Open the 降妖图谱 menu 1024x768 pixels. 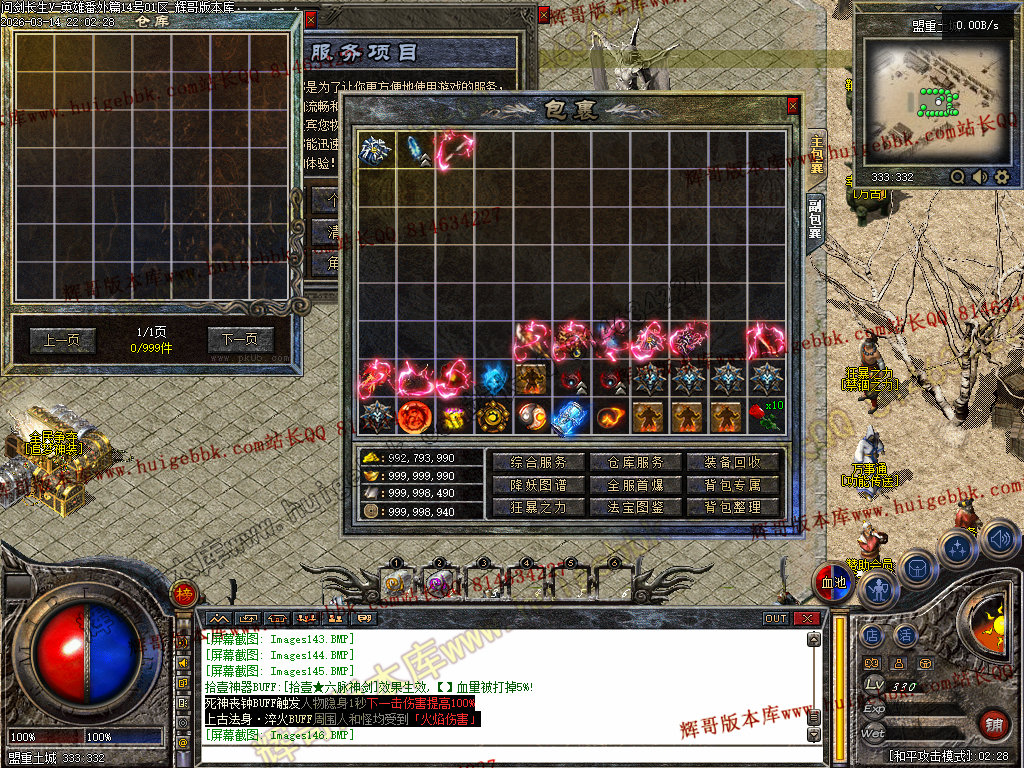[539, 485]
